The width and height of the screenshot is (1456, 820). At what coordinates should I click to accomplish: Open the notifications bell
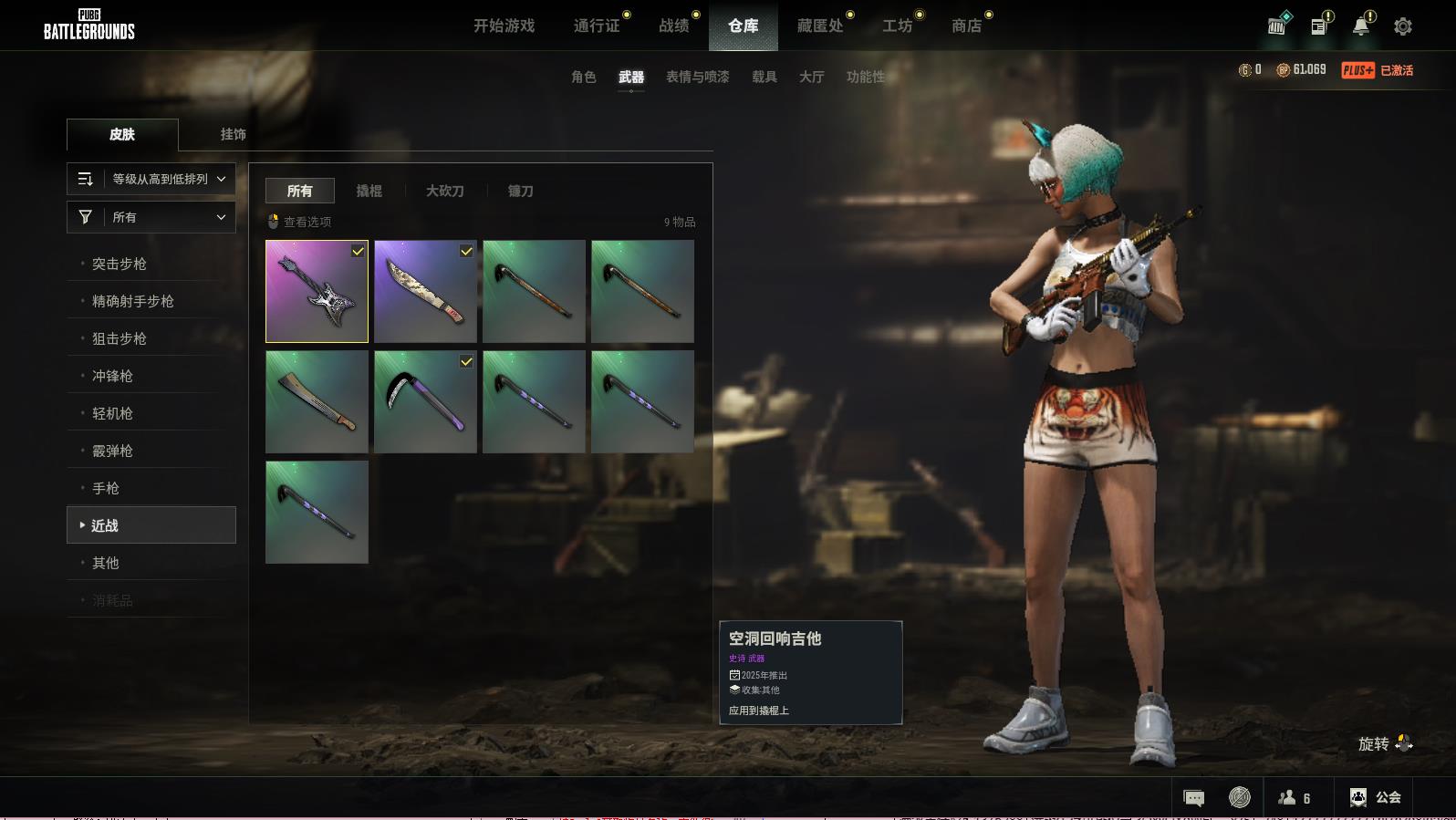[1360, 26]
